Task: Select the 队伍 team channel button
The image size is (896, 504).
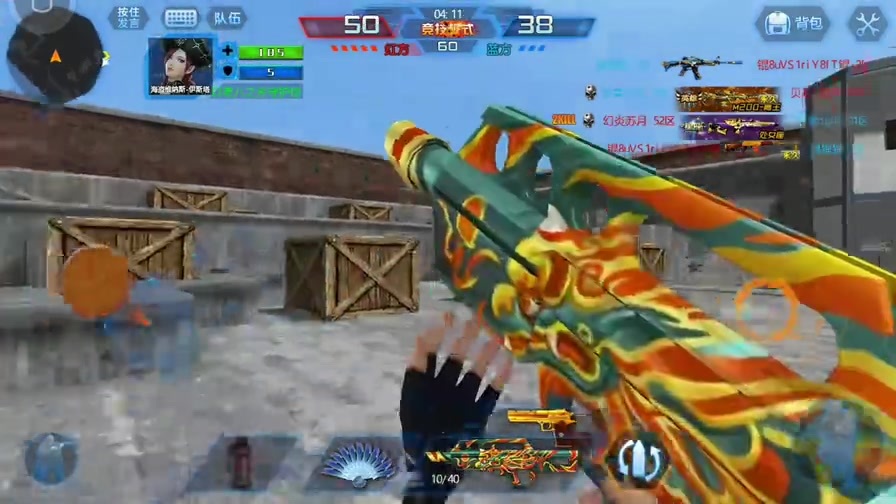Action: point(227,18)
